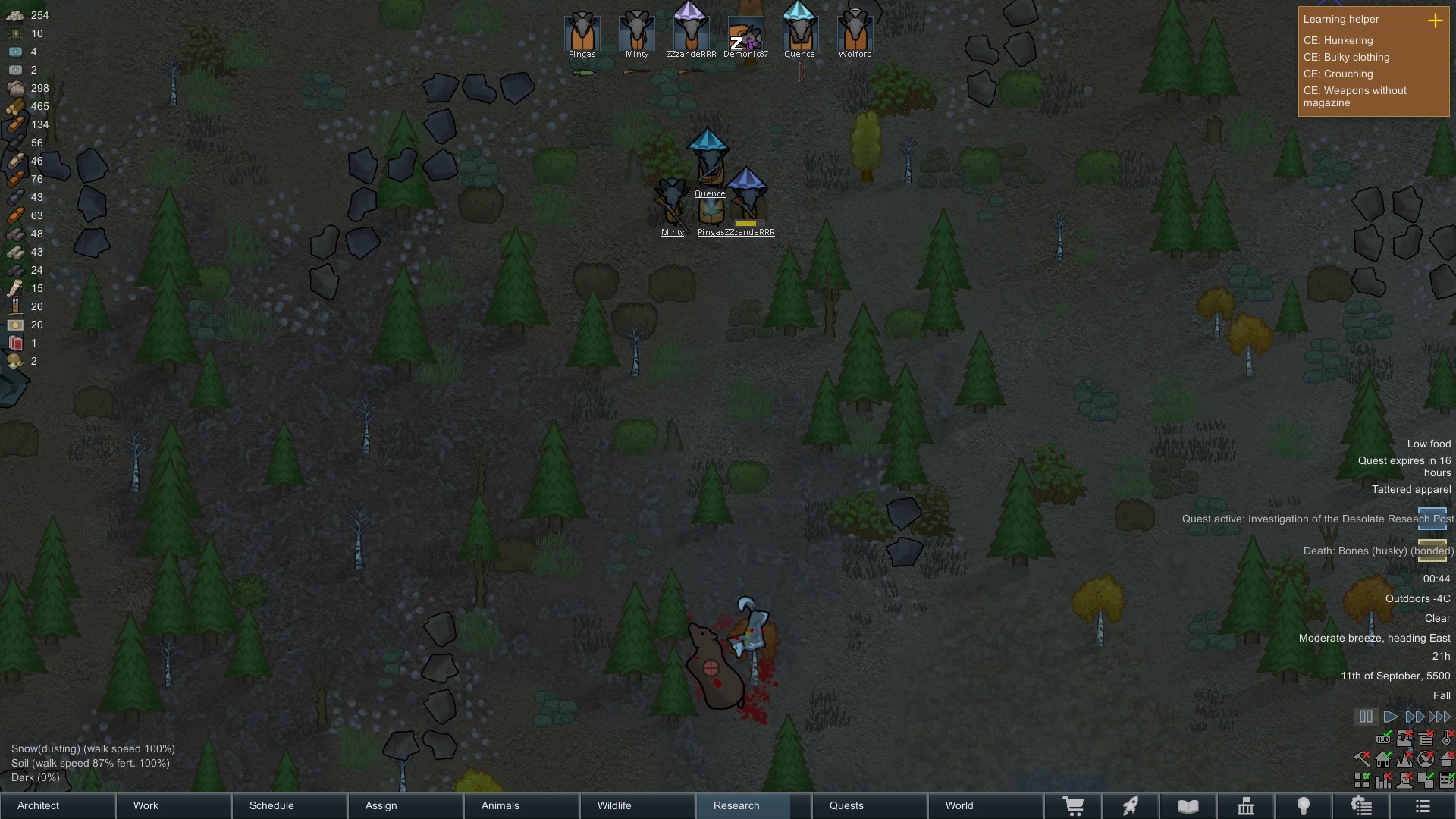Open the Animals tab
The image size is (1456, 819).
tap(522, 805)
